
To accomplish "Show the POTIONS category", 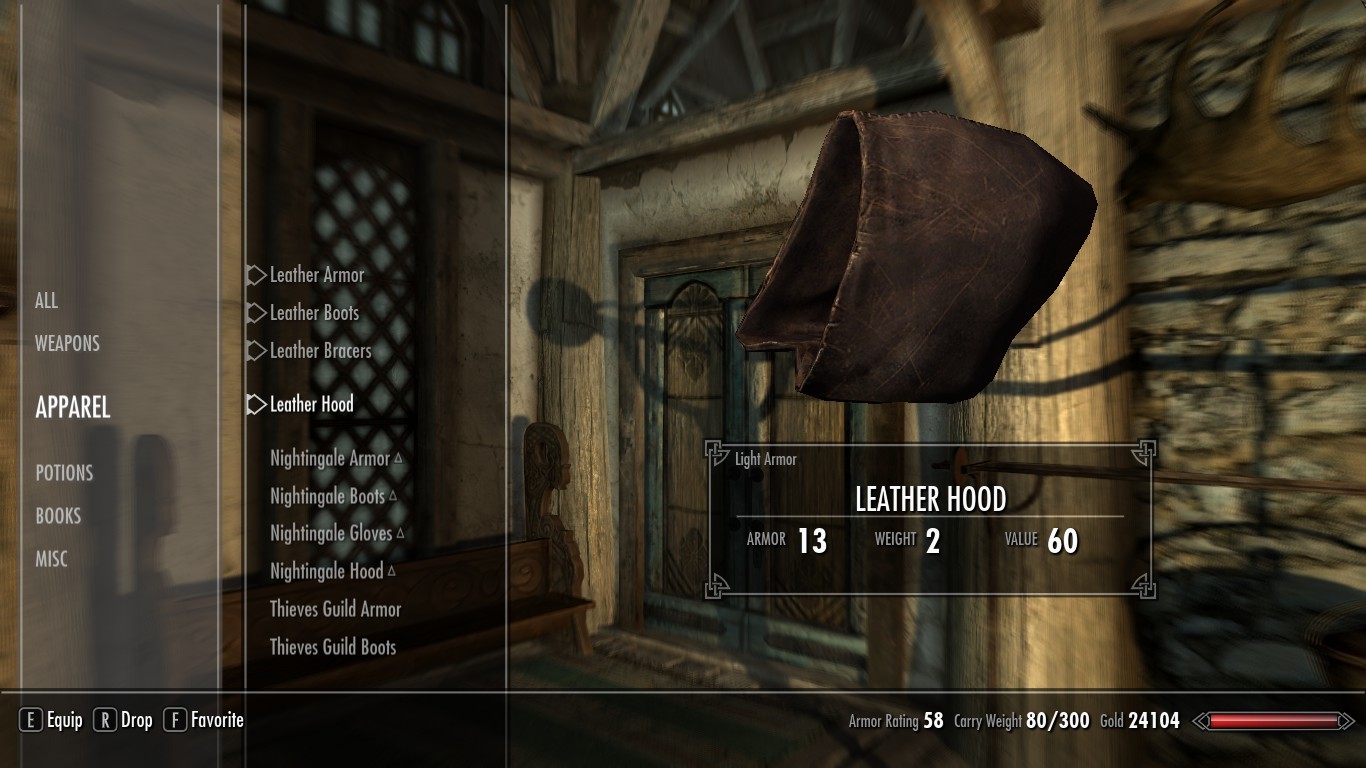I will [x=64, y=473].
